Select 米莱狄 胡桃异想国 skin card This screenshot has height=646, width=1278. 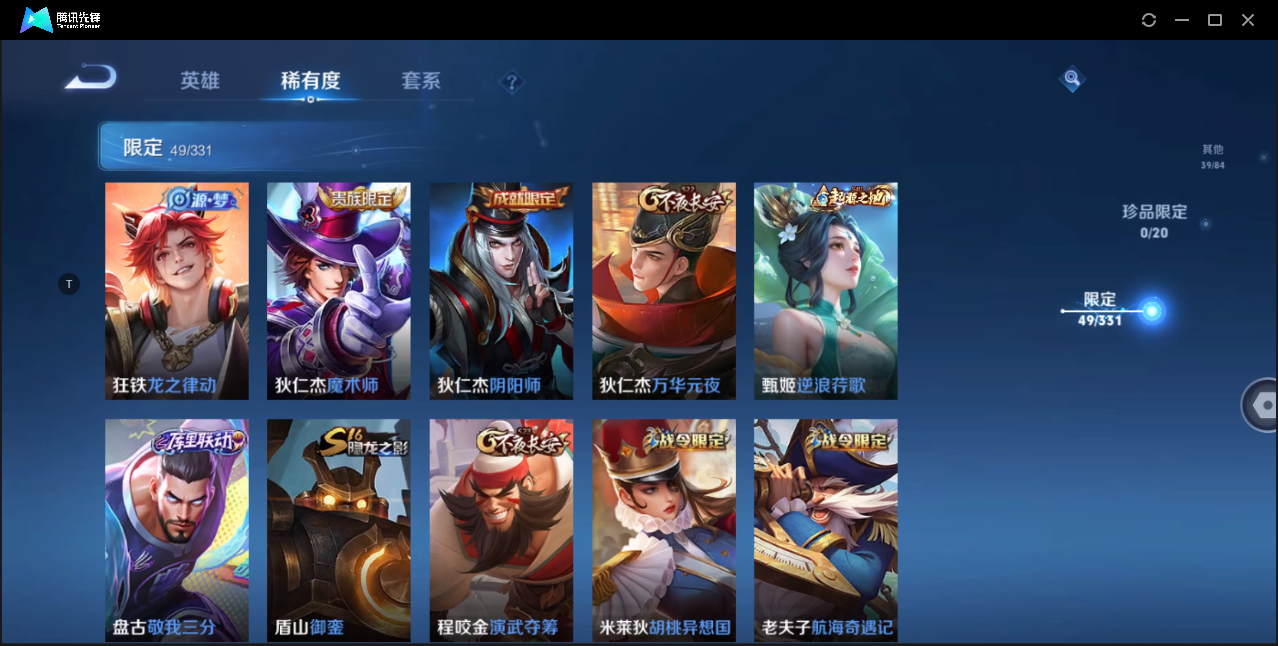[x=664, y=530]
